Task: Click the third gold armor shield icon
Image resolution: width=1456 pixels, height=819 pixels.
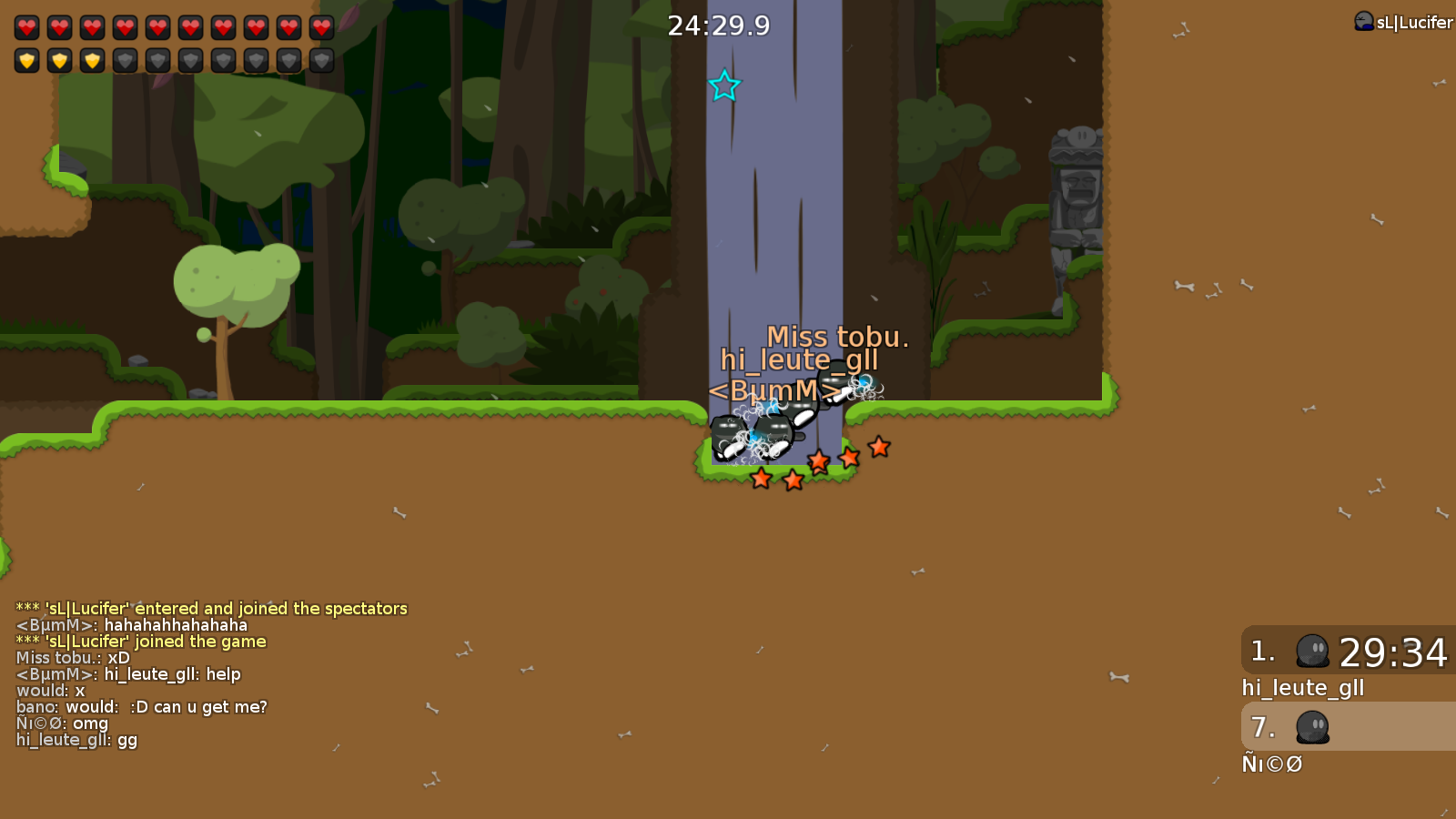Action: coord(92,60)
